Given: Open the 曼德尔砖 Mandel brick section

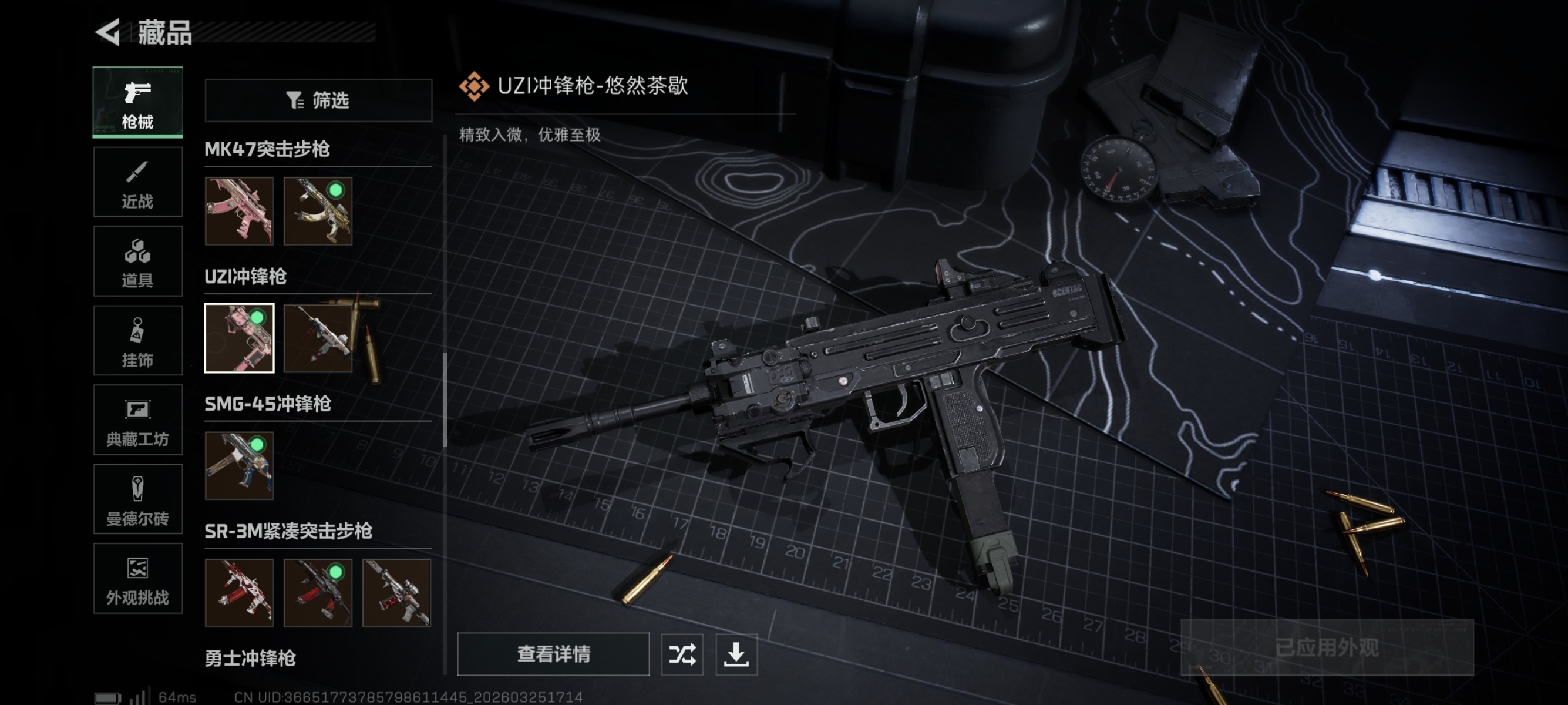Looking at the screenshot, I should [x=137, y=499].
